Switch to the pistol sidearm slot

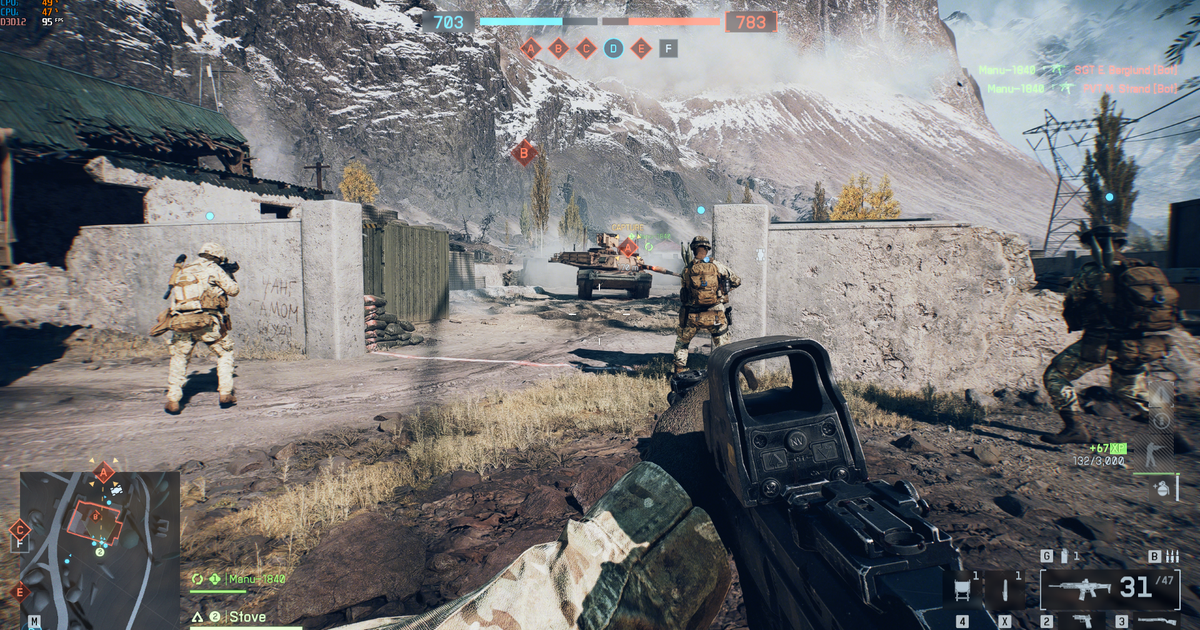1080,621
